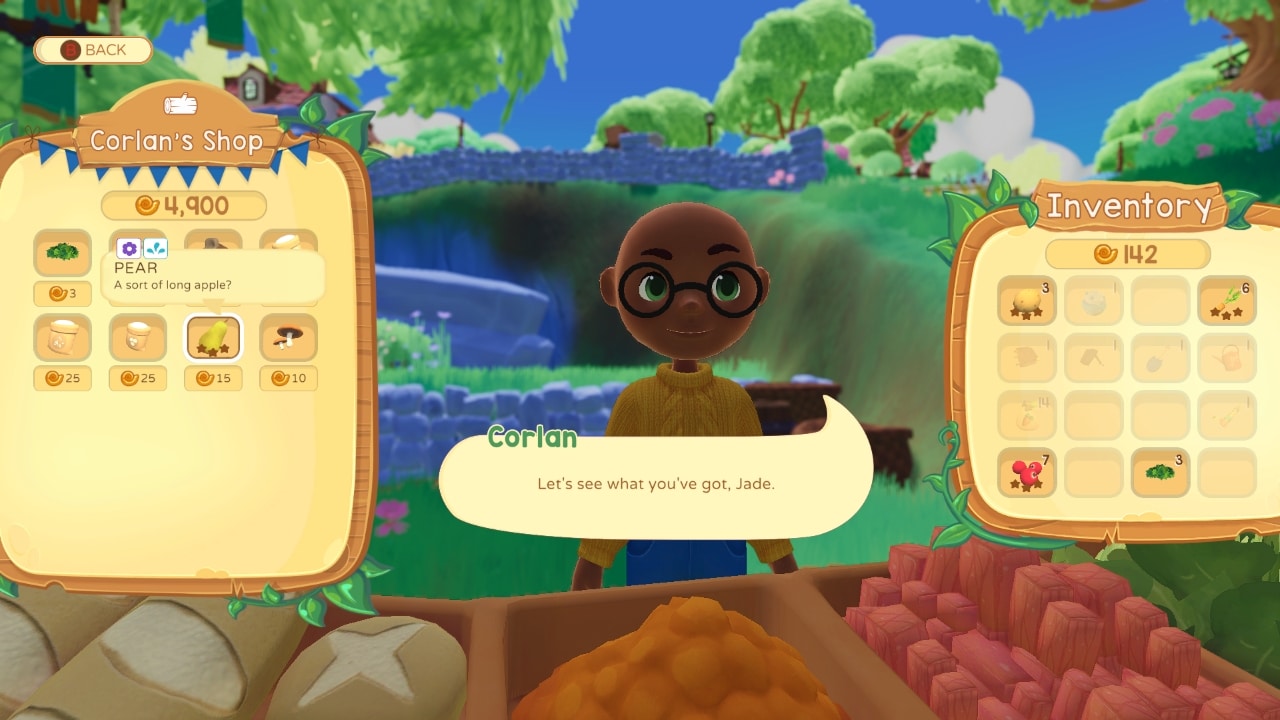
Task: Select the greyed-out shovel inventory slot
Action: (1160, 358)
